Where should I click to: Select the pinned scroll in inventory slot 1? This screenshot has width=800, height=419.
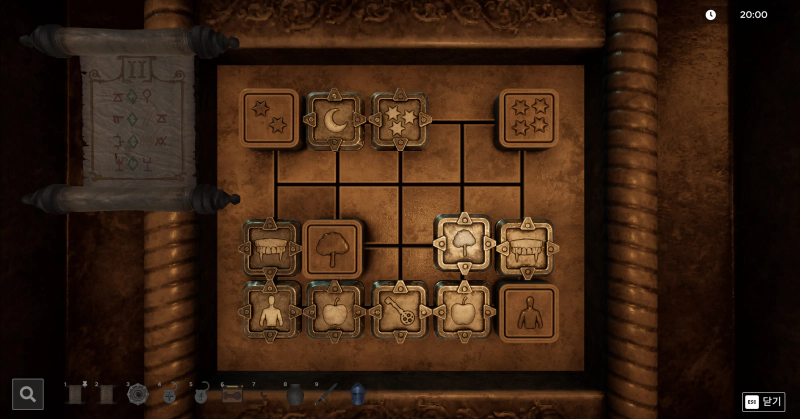point(75,394)
